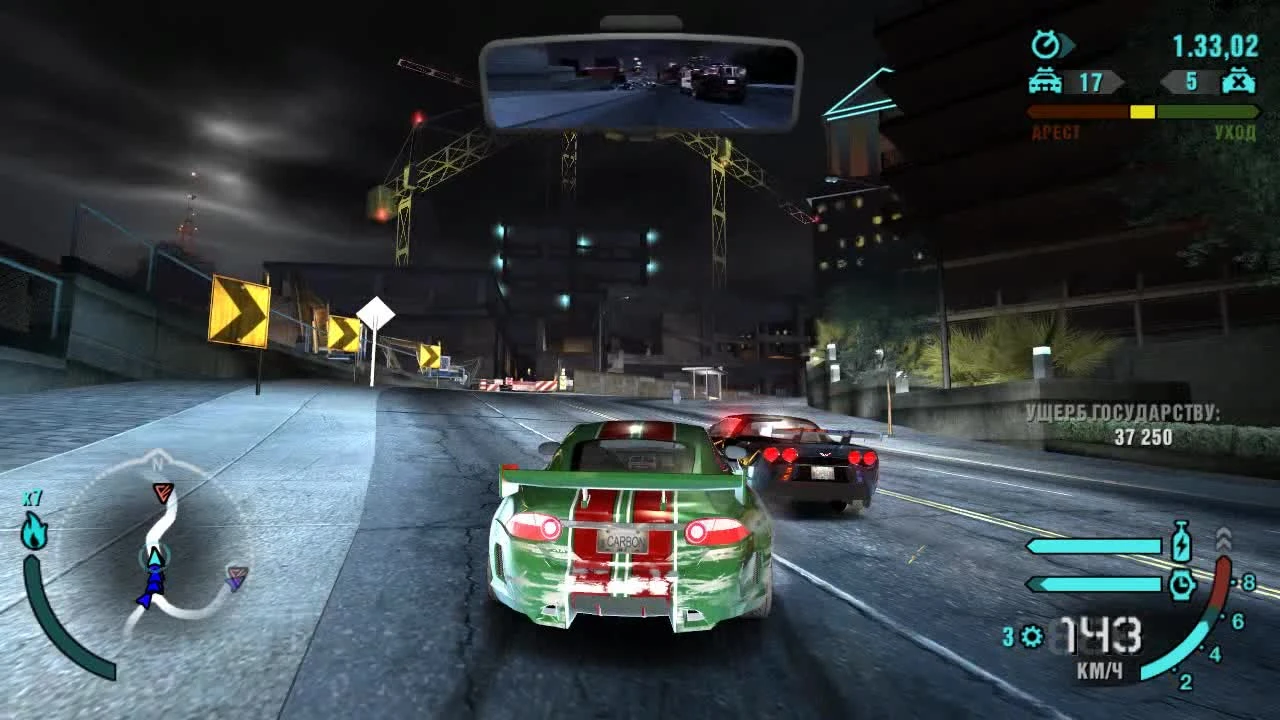Click the АРЕСТ label on the pursuit bar
This screenshot has width=1280, height=720.
pos(1056,131)
